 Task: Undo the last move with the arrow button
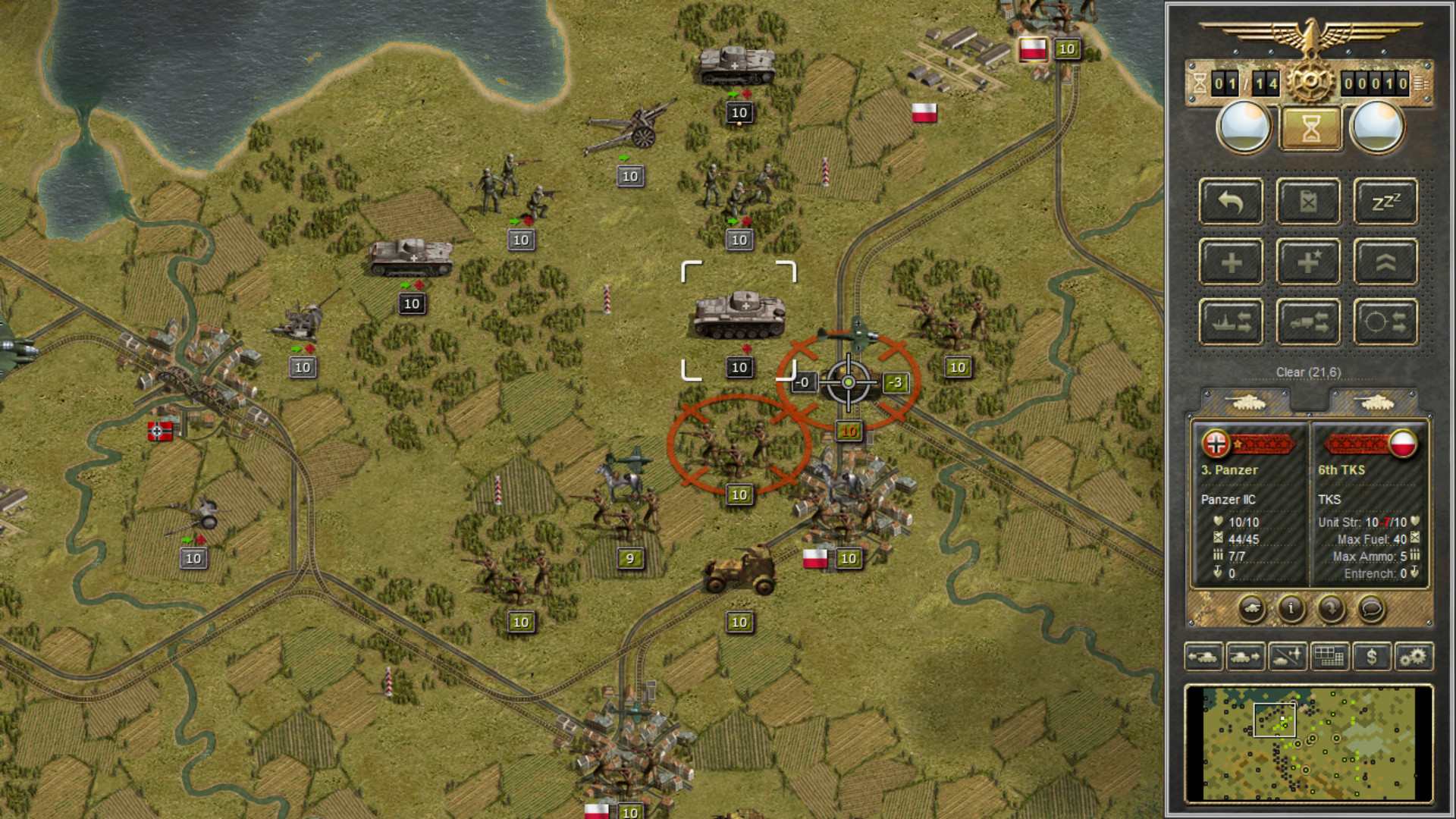1231,202
